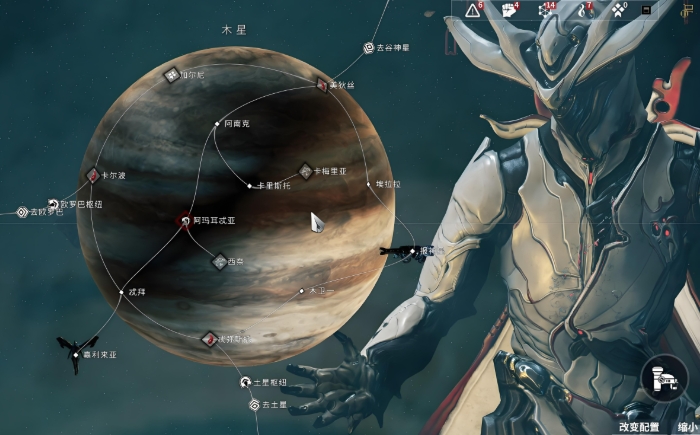
Task: Travel to Ceres via 去谷神星
Action: pos(369,47)
